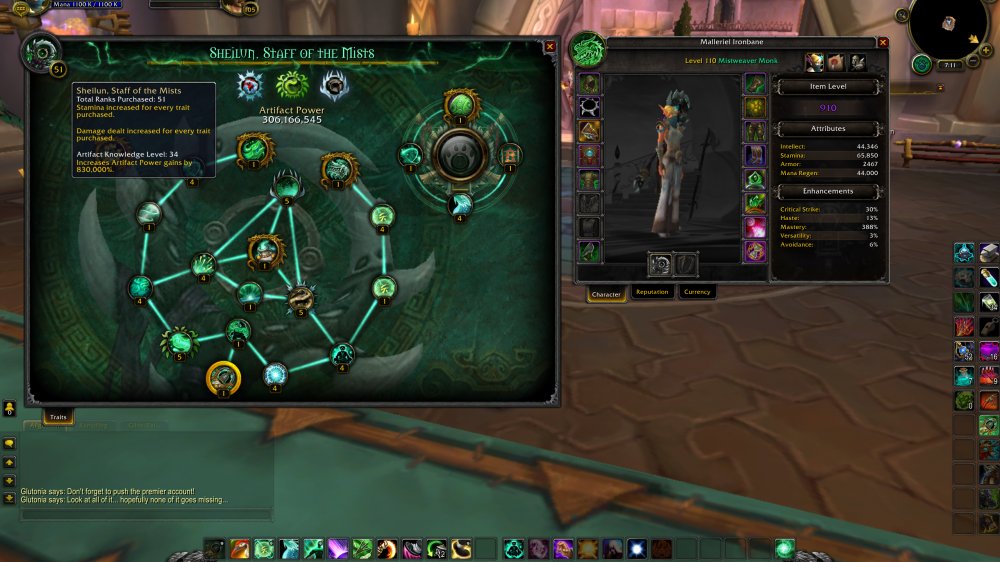Click the minimap

click(948, 24)
